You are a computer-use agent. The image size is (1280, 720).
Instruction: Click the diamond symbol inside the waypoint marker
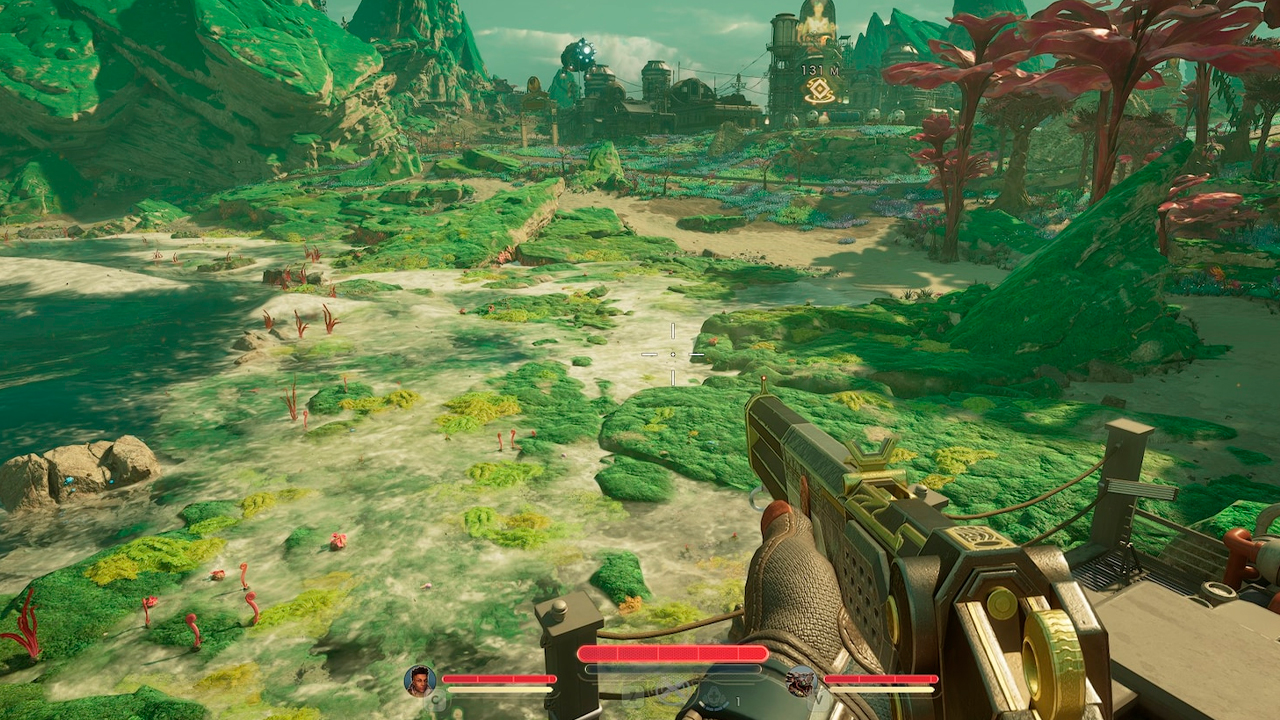point(820,90)
